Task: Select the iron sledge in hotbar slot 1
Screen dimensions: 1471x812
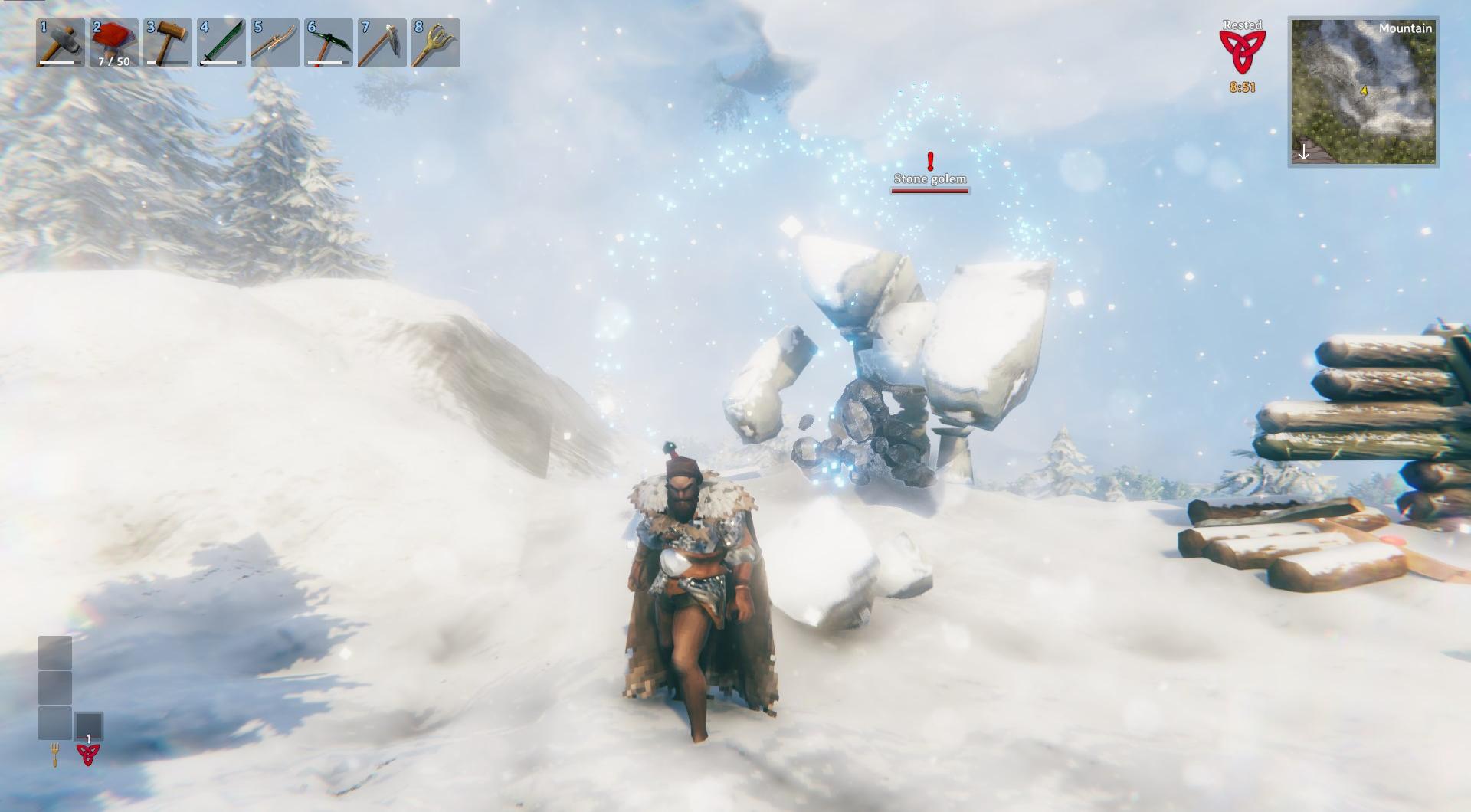Action: tap(61, 43)
